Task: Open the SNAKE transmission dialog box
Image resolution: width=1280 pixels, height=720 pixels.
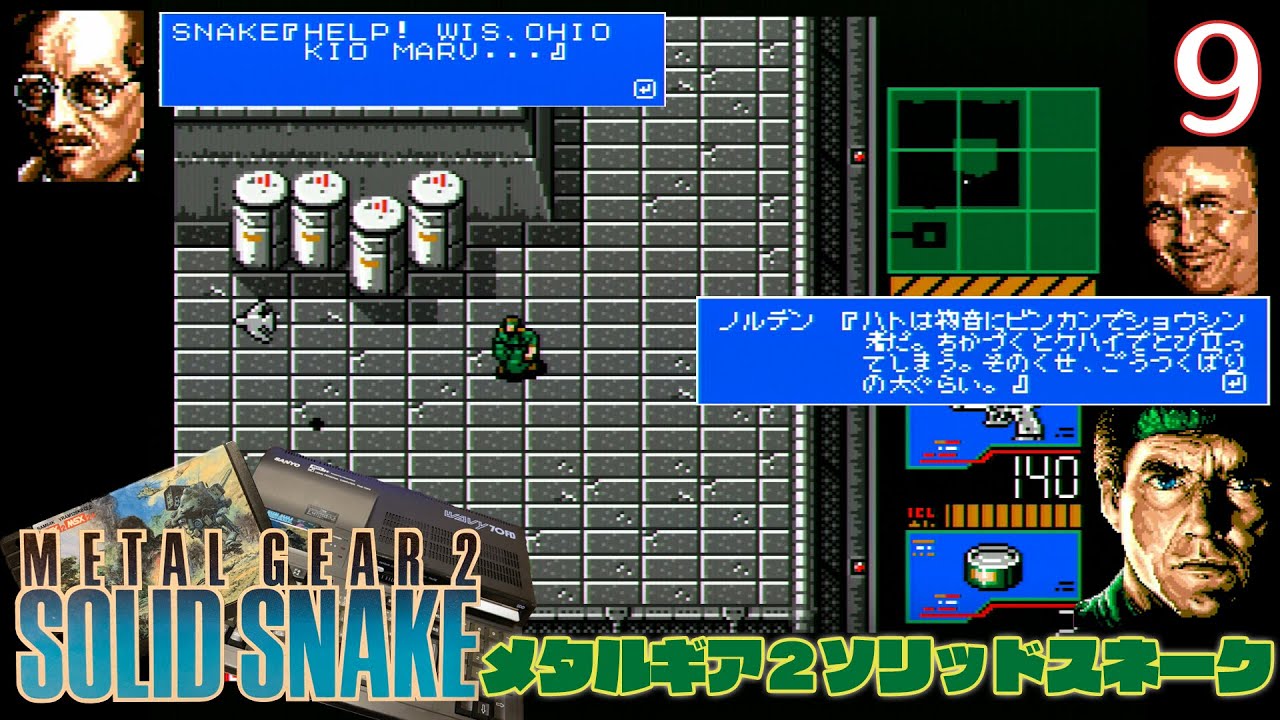Action: 410,55
